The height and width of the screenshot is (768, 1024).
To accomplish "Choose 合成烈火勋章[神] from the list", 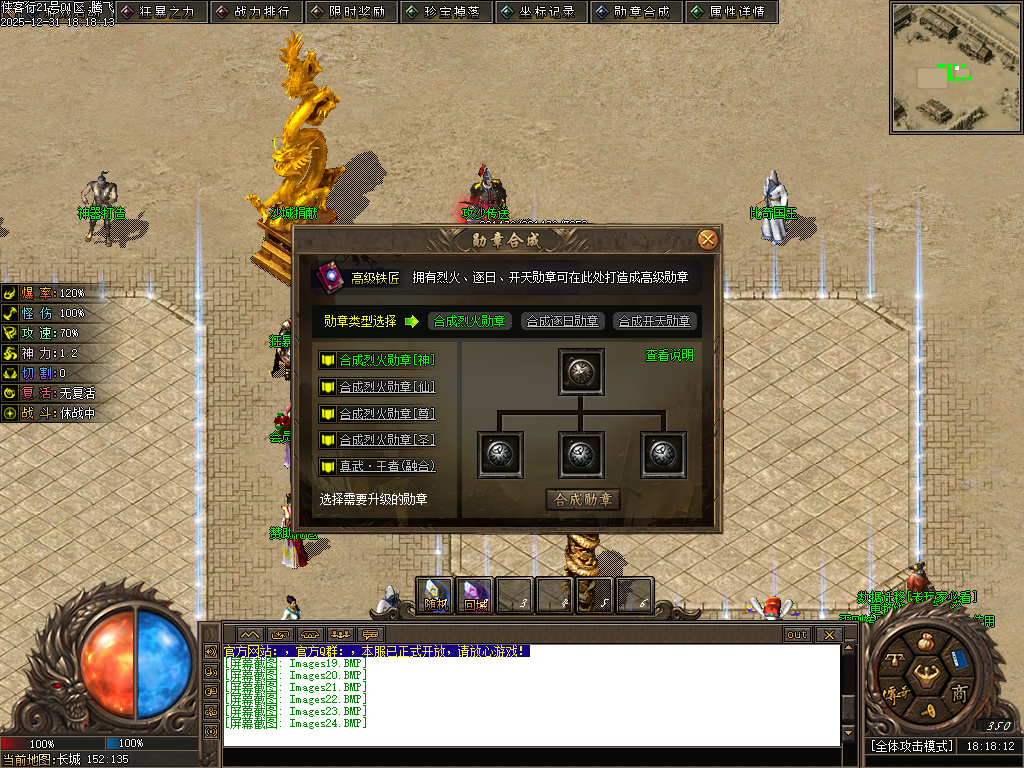I will pyautogui.click(x=386, y=360).
